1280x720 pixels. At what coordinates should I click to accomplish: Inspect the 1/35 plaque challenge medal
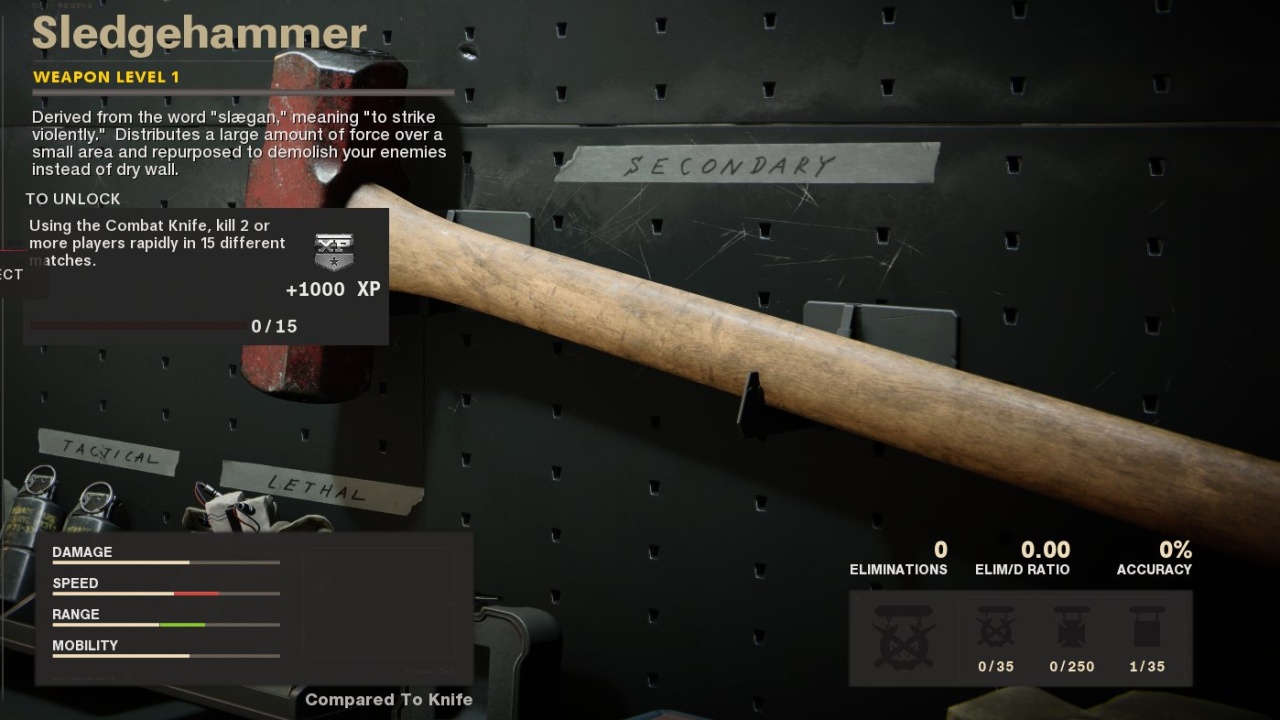click(x=1145, y=630)
